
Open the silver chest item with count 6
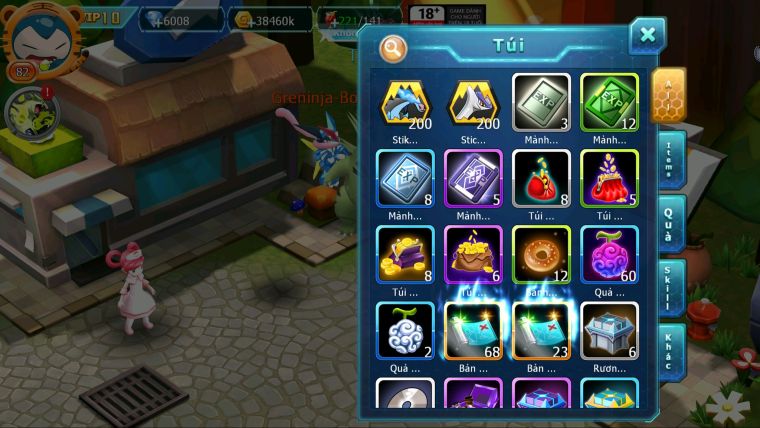609,330
